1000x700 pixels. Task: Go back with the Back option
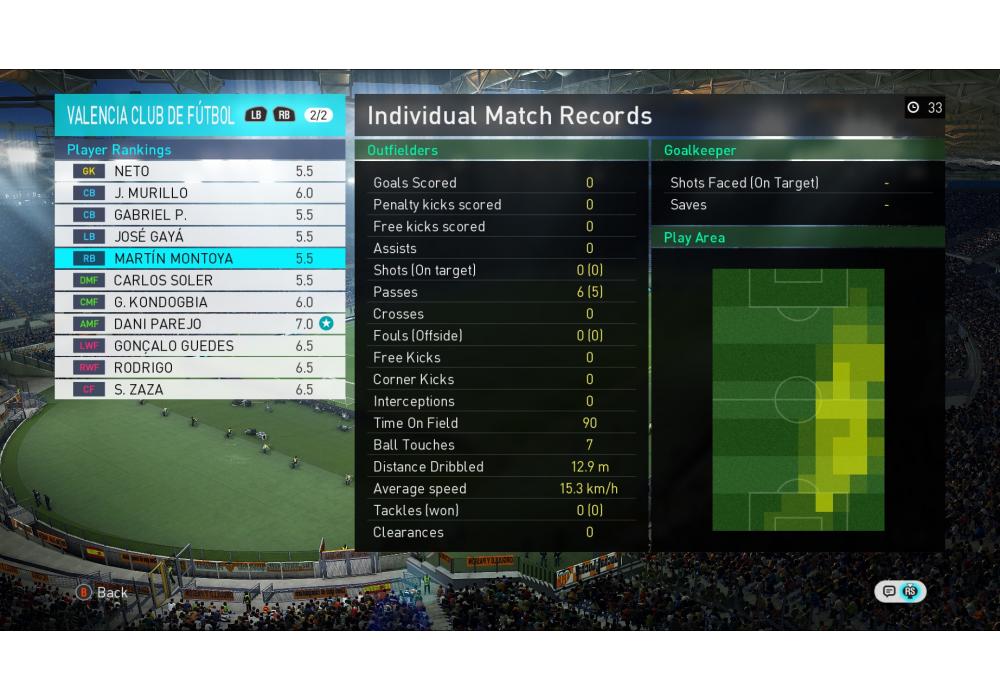[x=103, y=593]
